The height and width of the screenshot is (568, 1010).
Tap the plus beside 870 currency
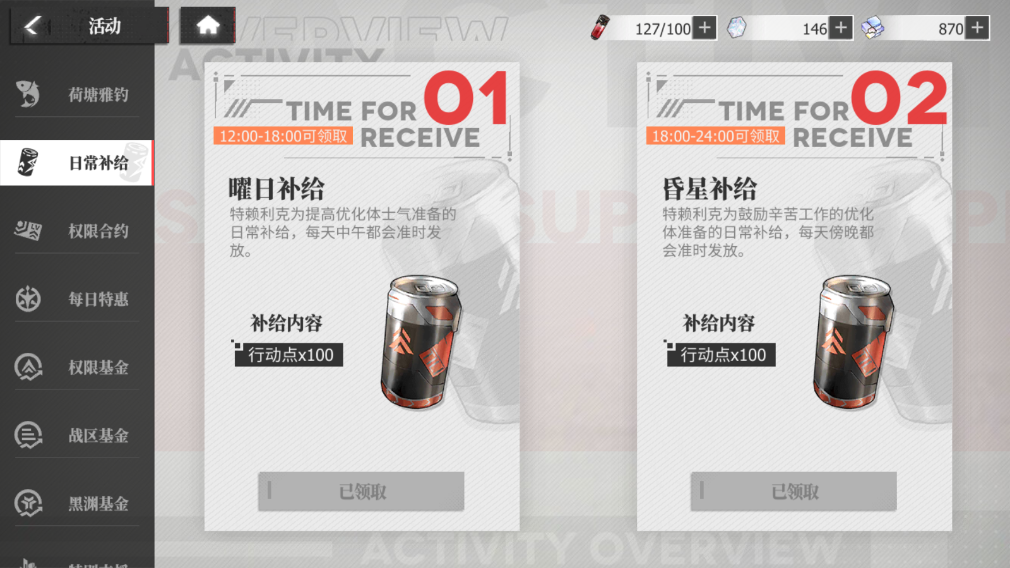[x=977, y=28]
